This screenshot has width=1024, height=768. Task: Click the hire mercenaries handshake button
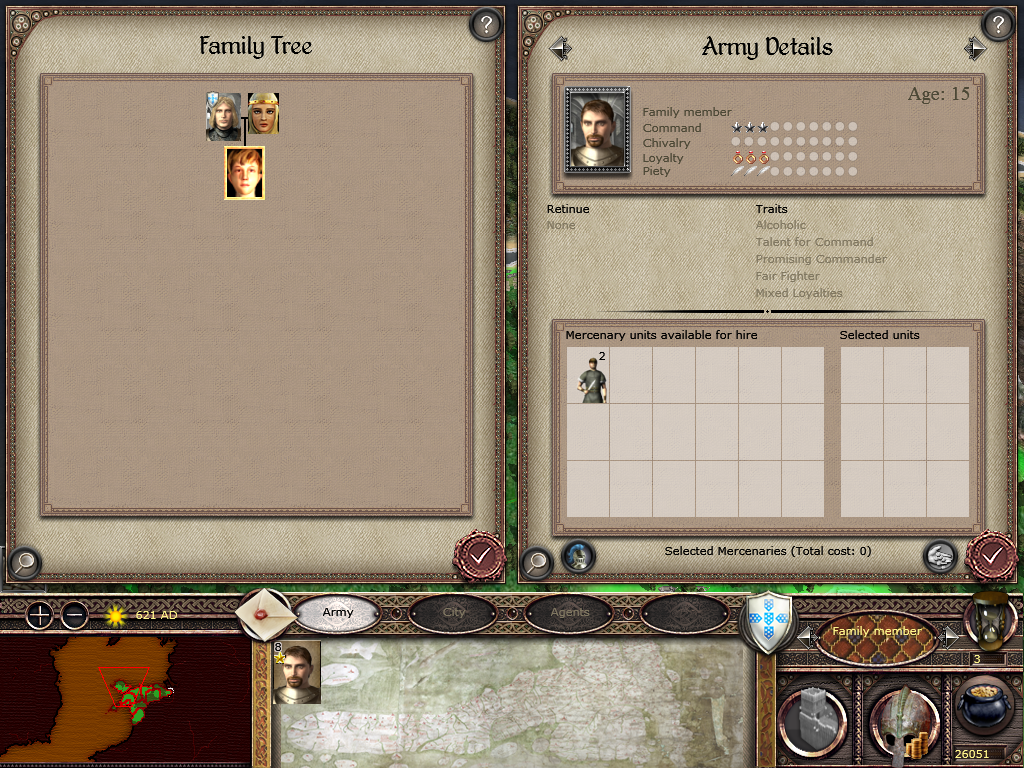[x=938, y=556]
